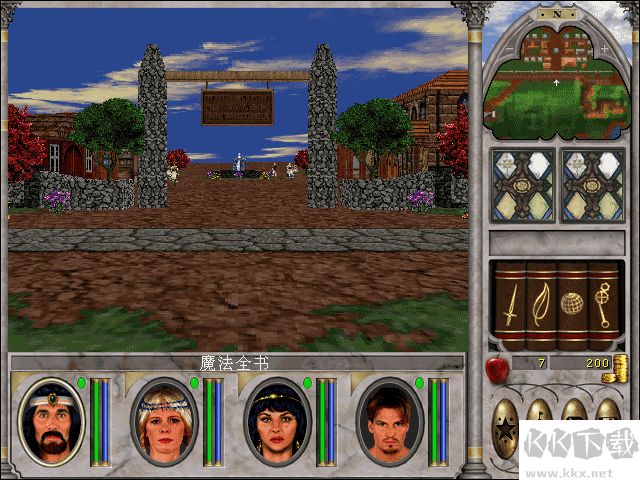Click the gold star oval button
The height and width of the screenshot is (480, 640).
(x=508, y=430)
